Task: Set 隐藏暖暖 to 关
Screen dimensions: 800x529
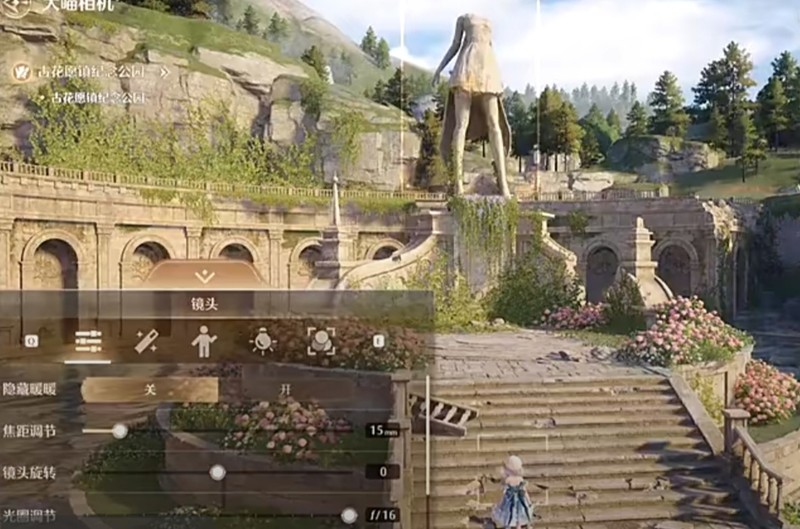Action: [149, 390]
